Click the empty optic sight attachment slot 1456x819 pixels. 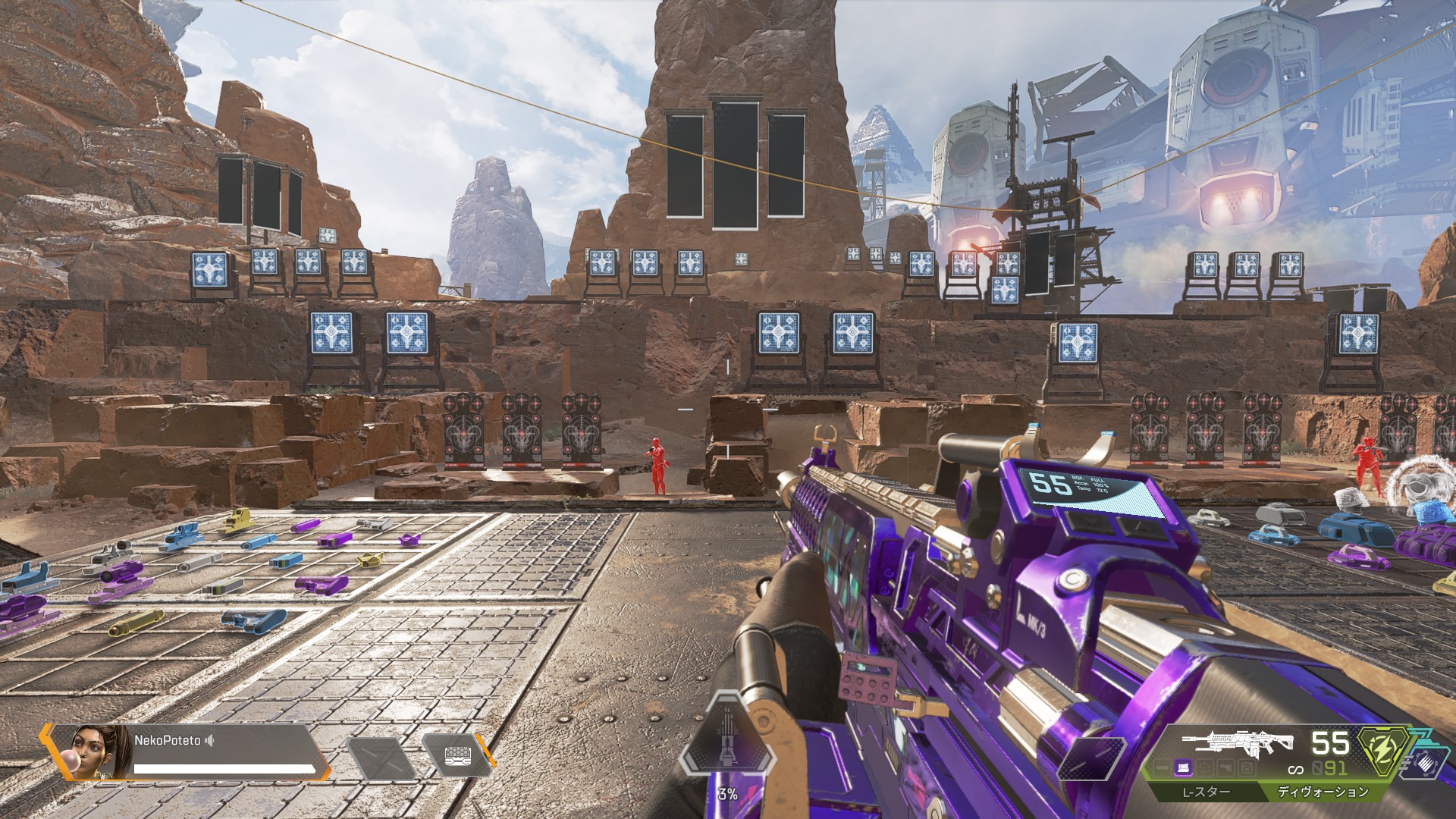tap(1204, 768)
